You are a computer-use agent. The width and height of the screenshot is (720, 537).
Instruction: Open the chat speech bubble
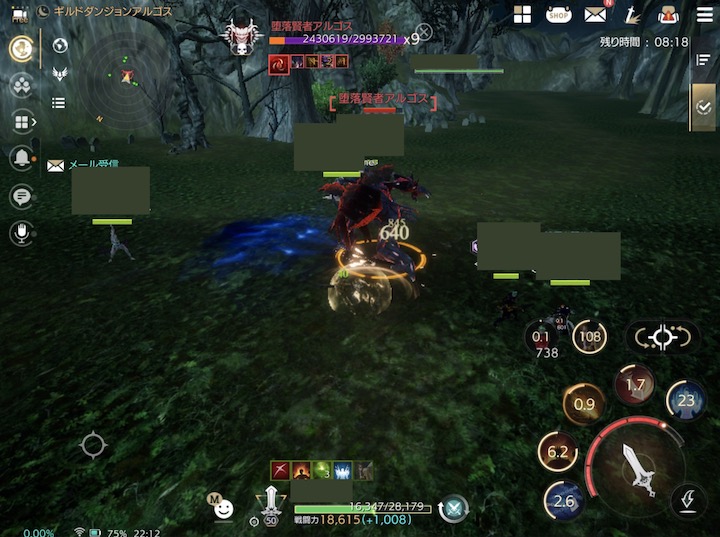(x=20, y=196)
